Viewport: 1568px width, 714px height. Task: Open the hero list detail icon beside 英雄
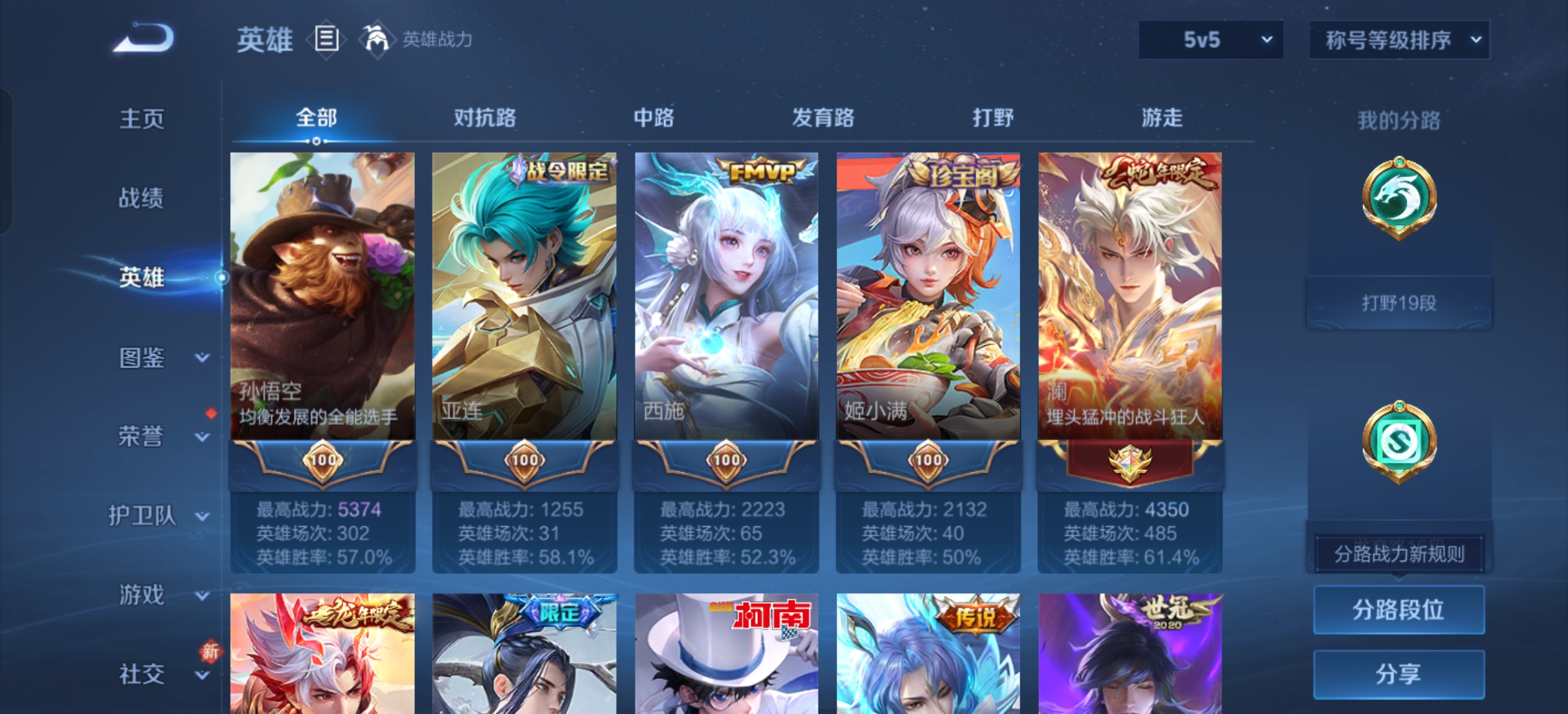click(x=325, y=40)
